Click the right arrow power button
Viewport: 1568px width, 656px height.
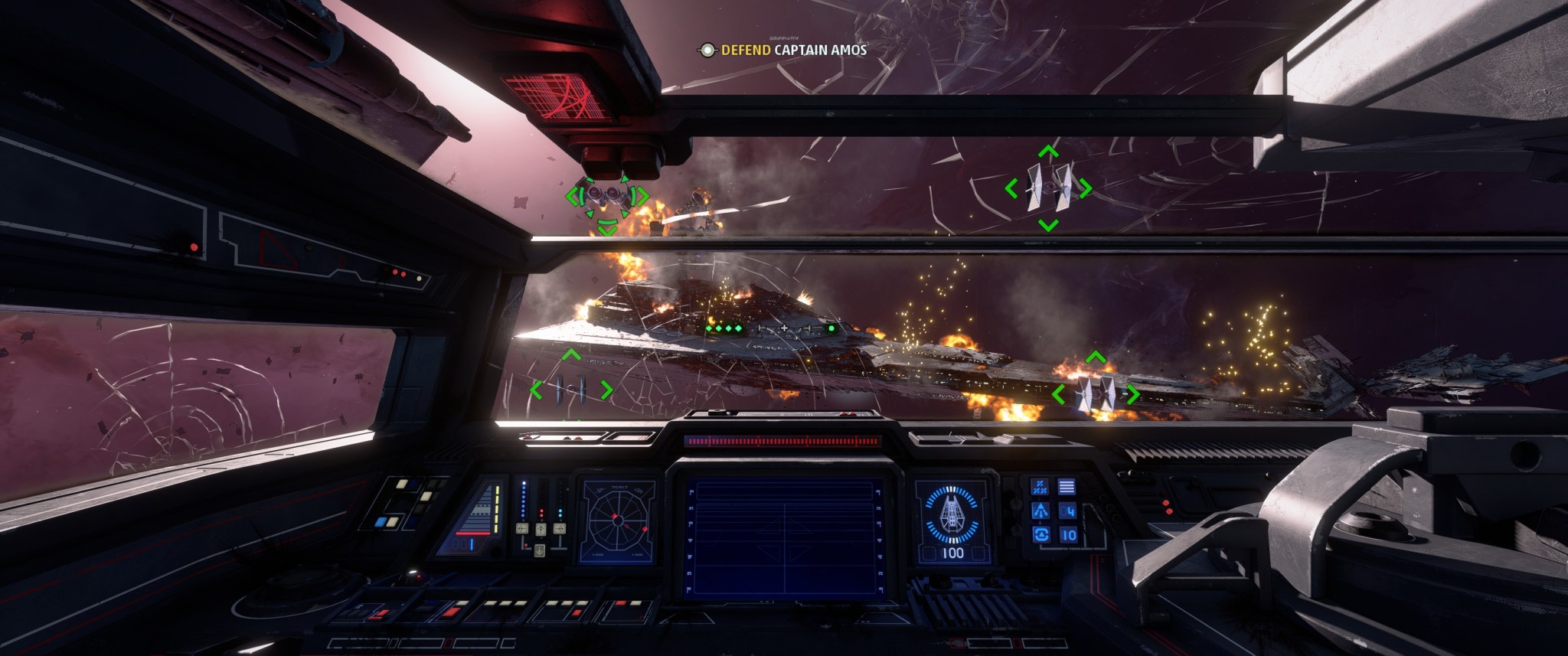(x=559, y=528)
